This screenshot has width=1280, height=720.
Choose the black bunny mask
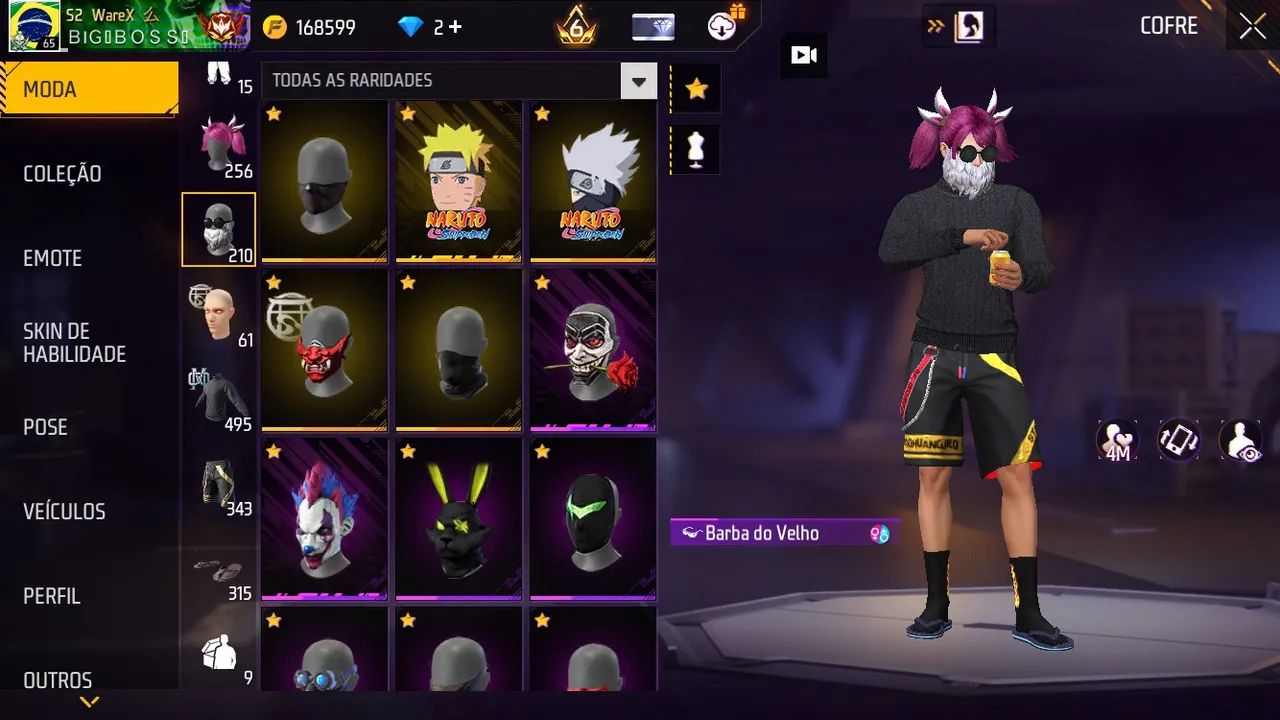(458, 518)
